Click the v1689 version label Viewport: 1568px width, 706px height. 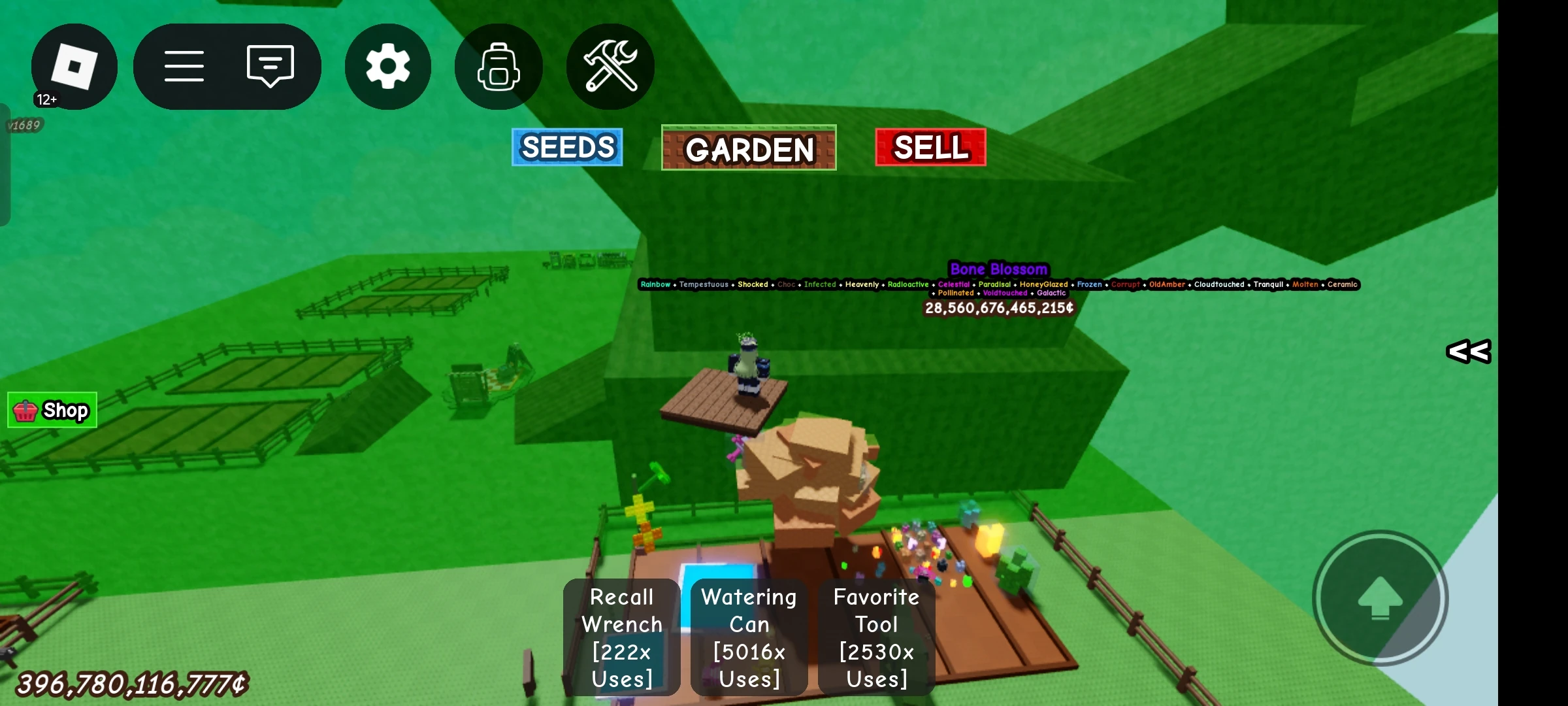click(x=24, y=124)
